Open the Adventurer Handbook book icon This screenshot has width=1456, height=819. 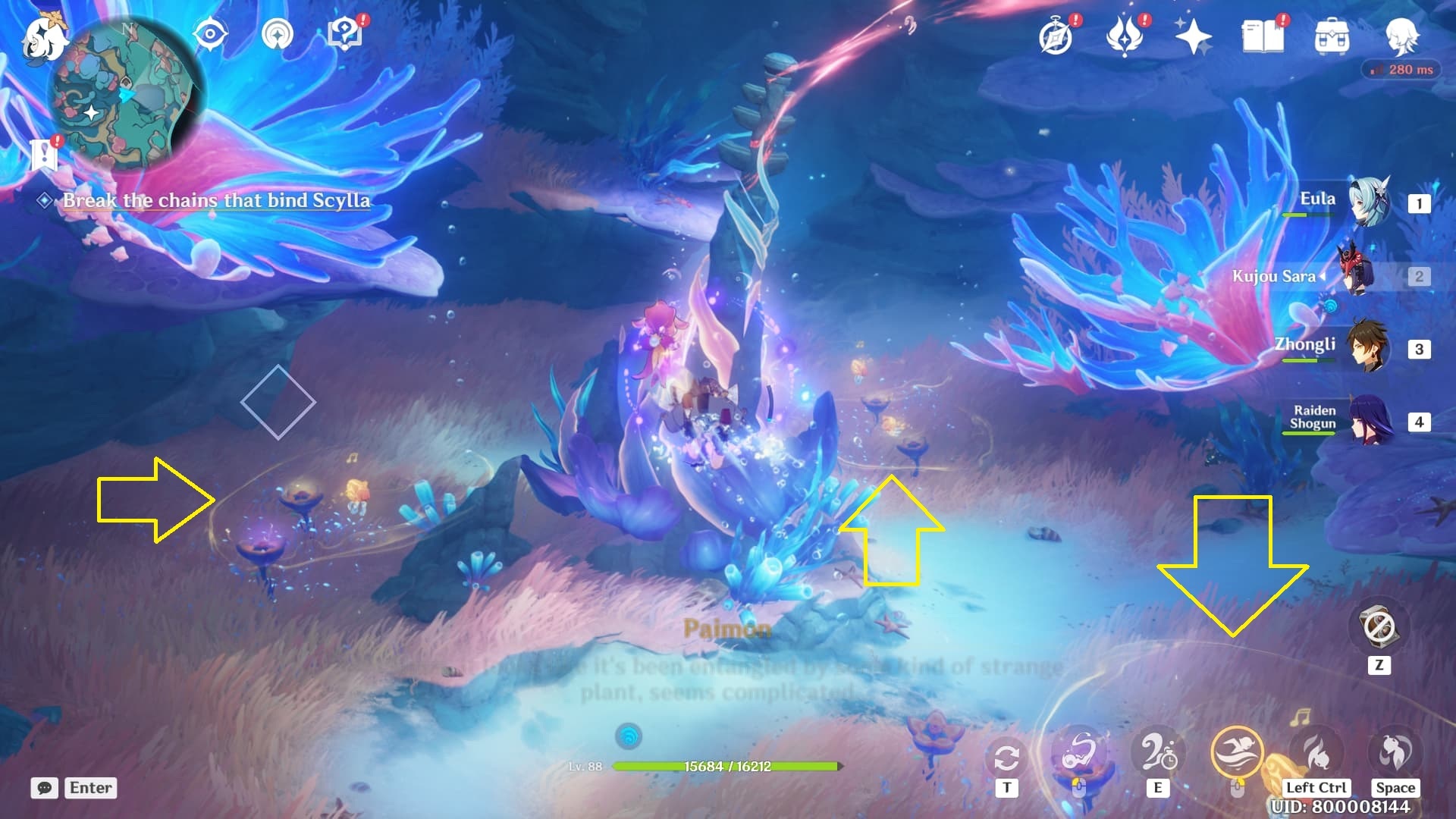pyautogui.click(x=1263, y=36)
